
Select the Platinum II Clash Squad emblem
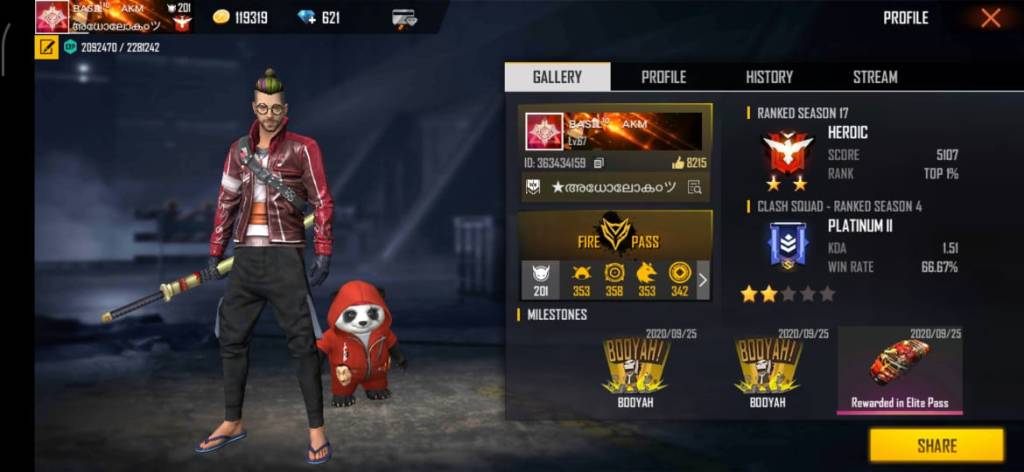787,245
